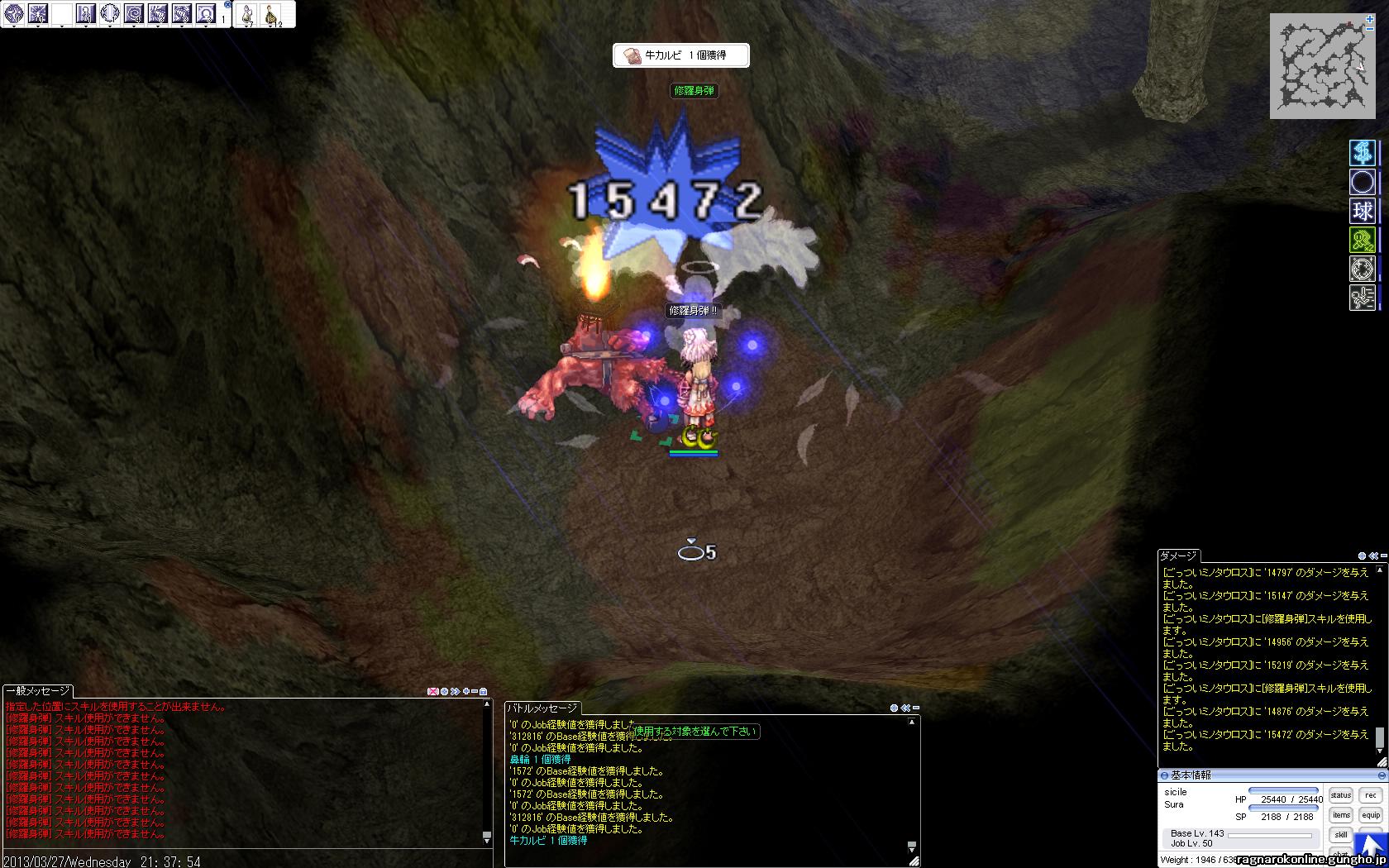Use the white potion hotbar slot
The width and height of the screenshot is (1389, 868).
coord(247,14)
